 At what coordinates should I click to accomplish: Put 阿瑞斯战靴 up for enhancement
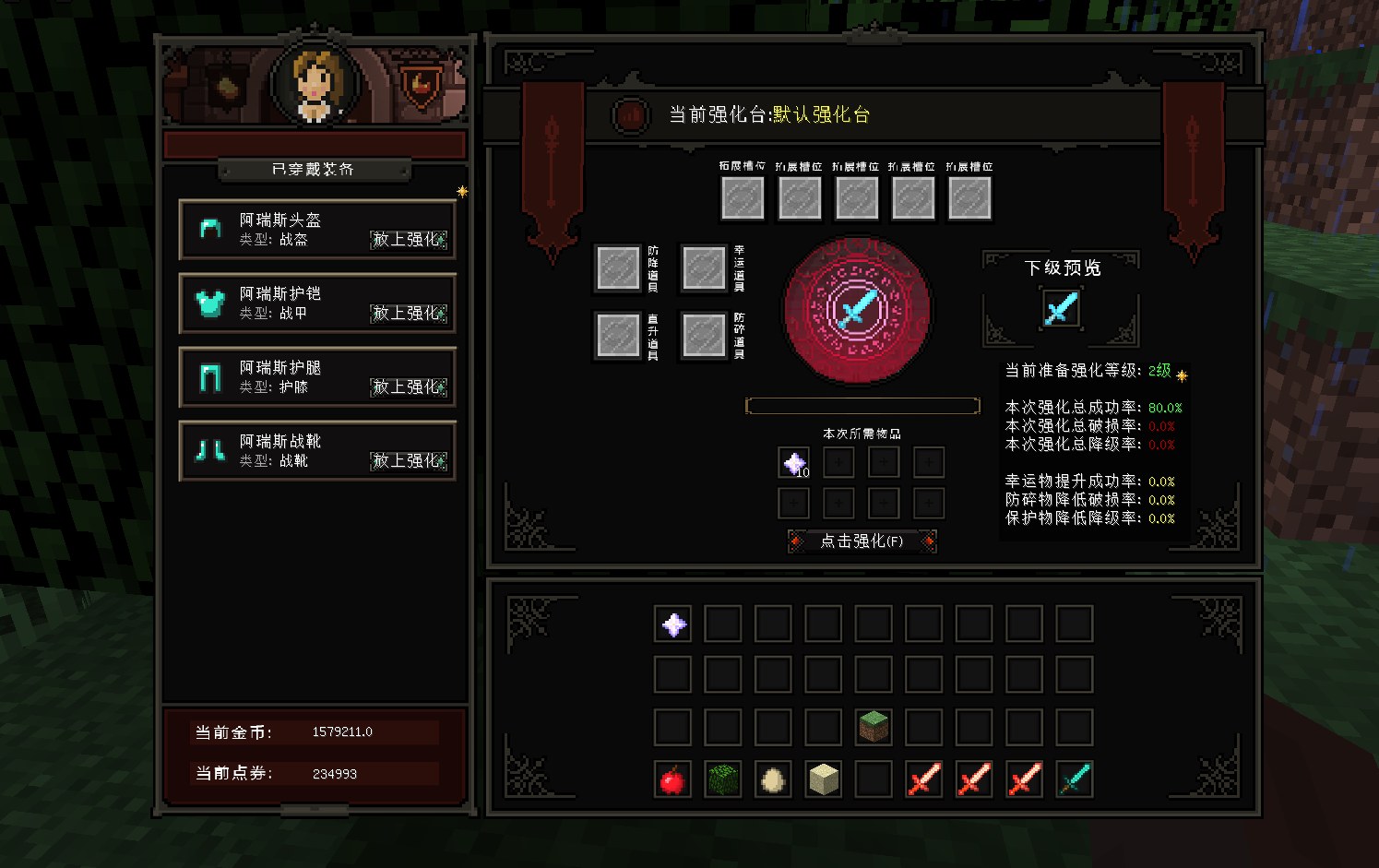tap(409, 461)
